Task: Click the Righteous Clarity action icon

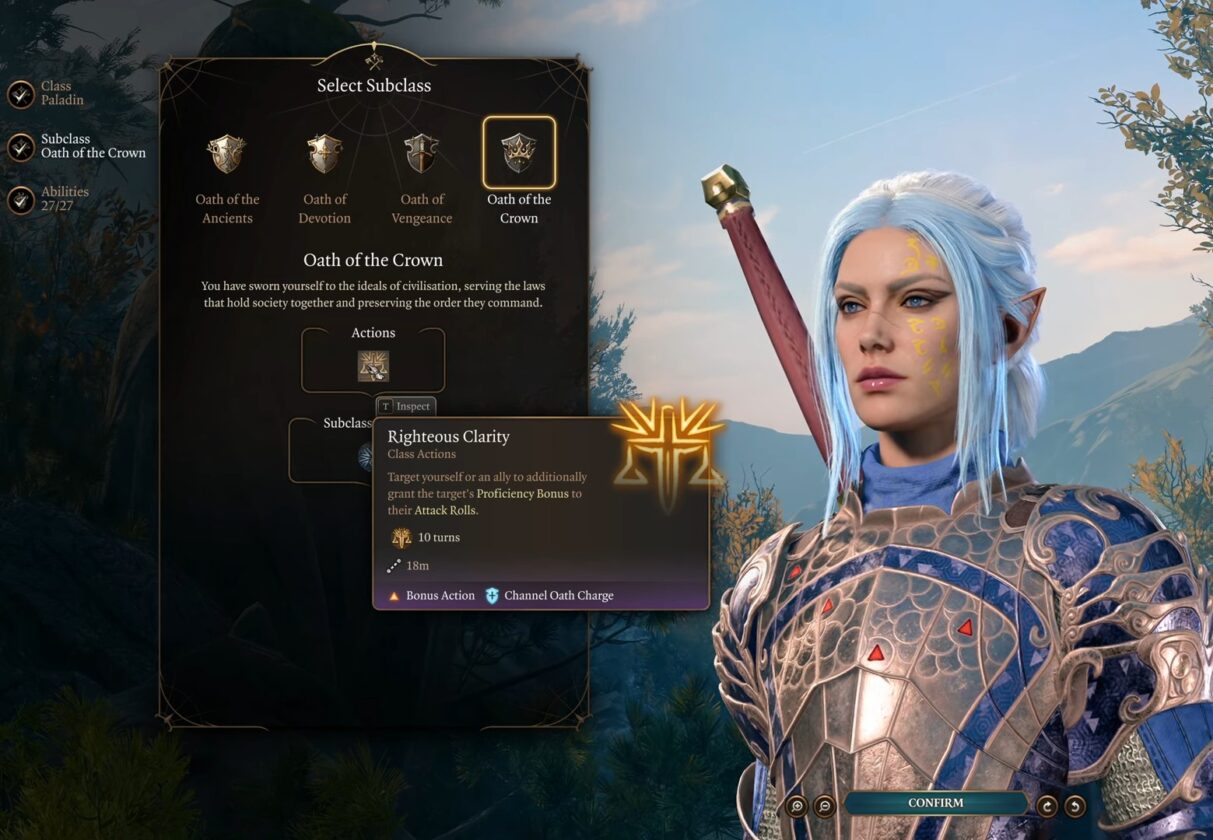Action: [373, 366]
